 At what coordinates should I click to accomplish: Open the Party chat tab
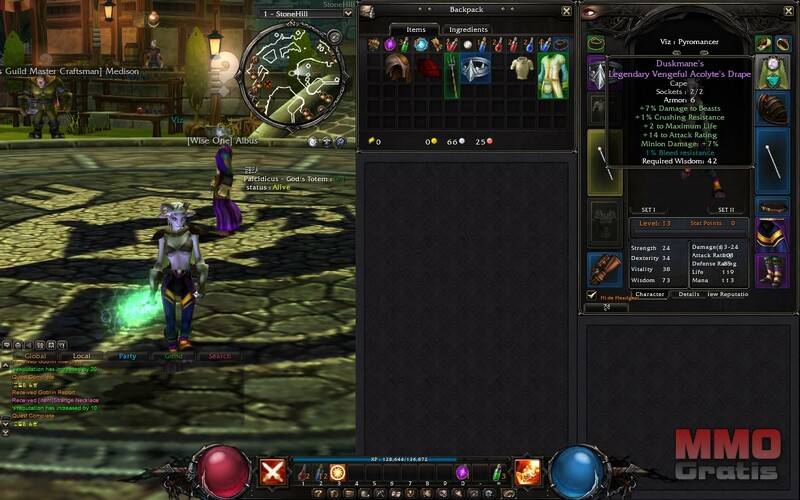127,356
